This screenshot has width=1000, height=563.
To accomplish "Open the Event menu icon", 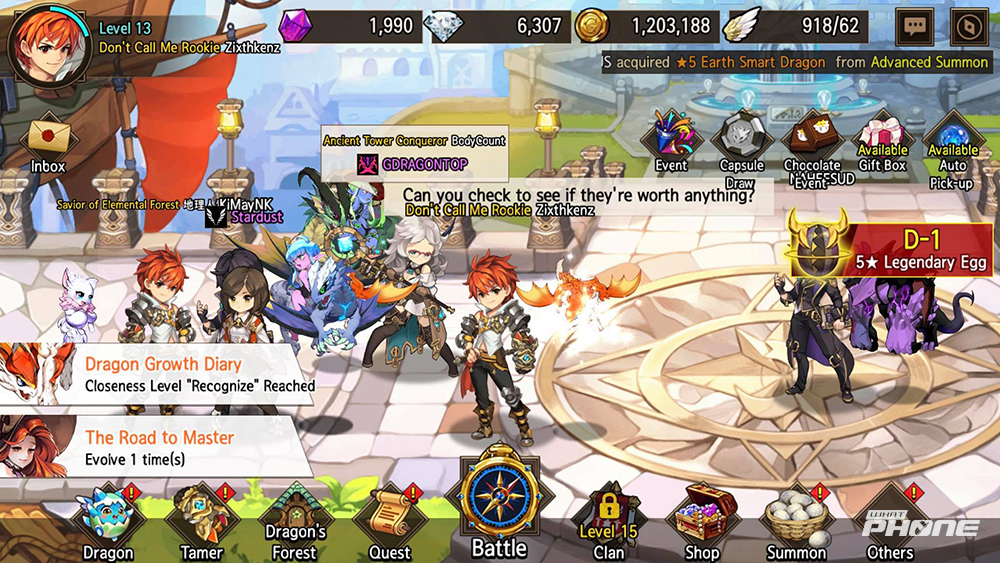I will (x=672, y=138).
